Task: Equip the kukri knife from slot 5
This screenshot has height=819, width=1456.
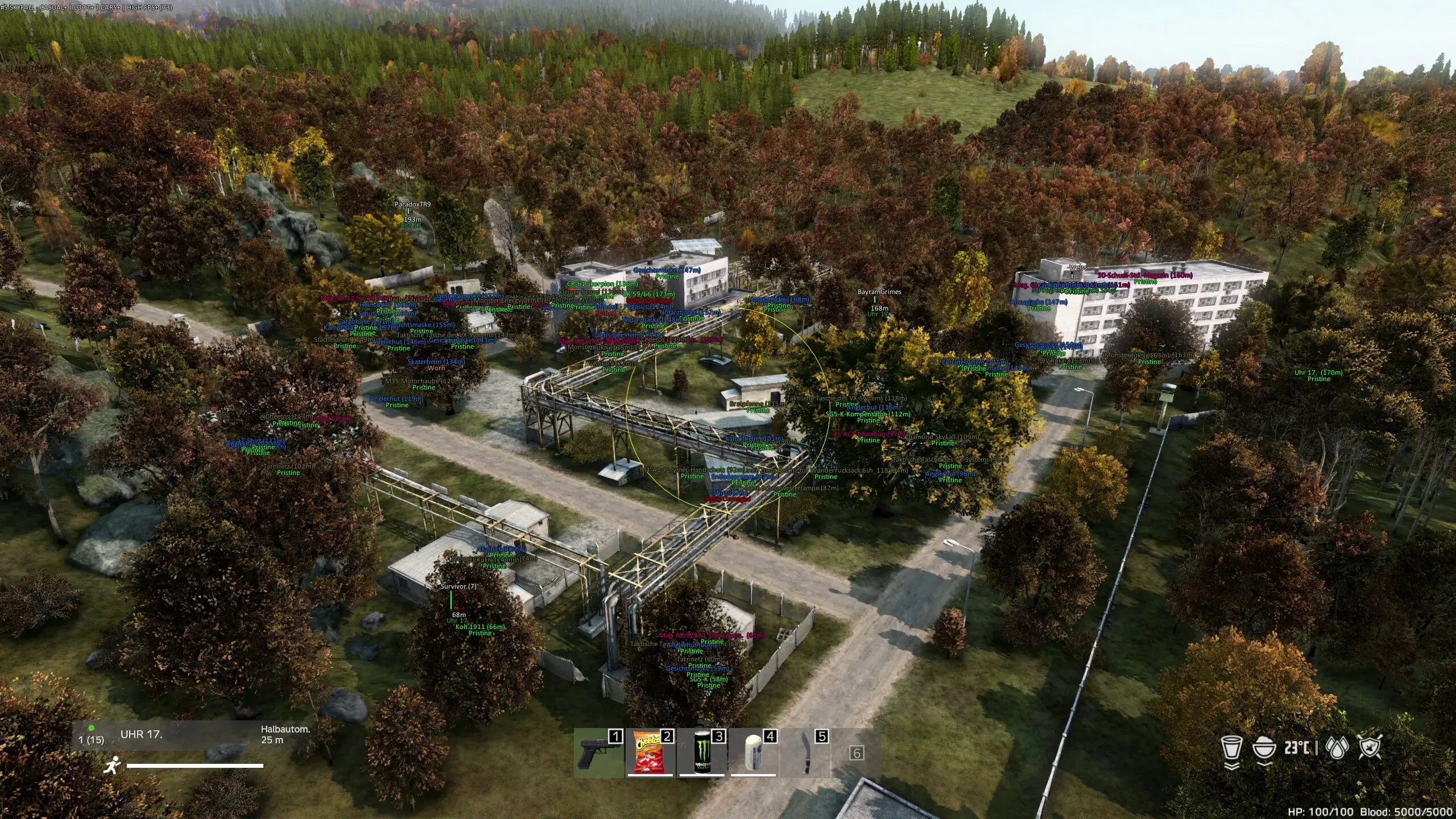Action: click(x=805, y=752)
